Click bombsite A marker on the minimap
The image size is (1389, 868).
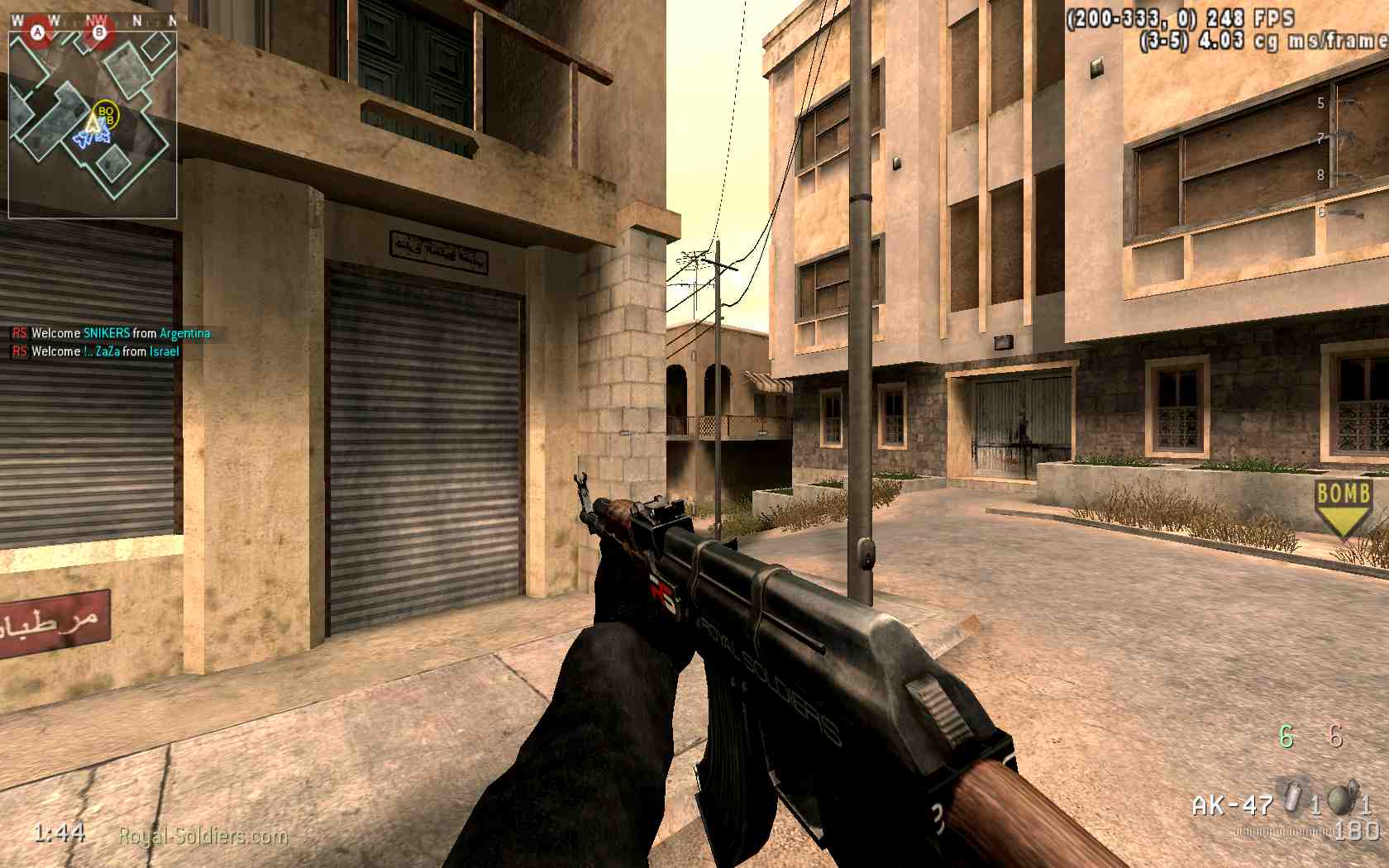pos(38,32)
